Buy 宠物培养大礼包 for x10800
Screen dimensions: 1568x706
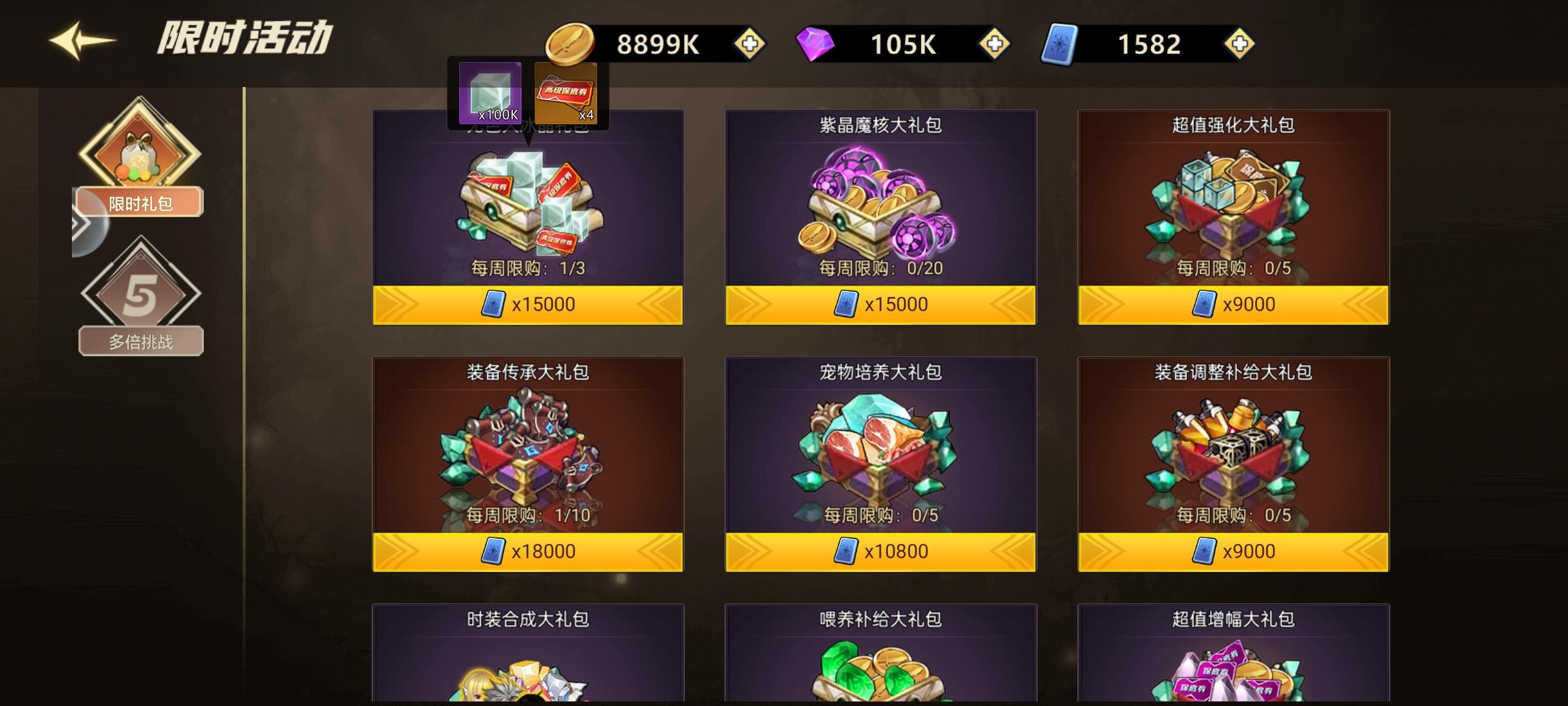tap(879, 551)
